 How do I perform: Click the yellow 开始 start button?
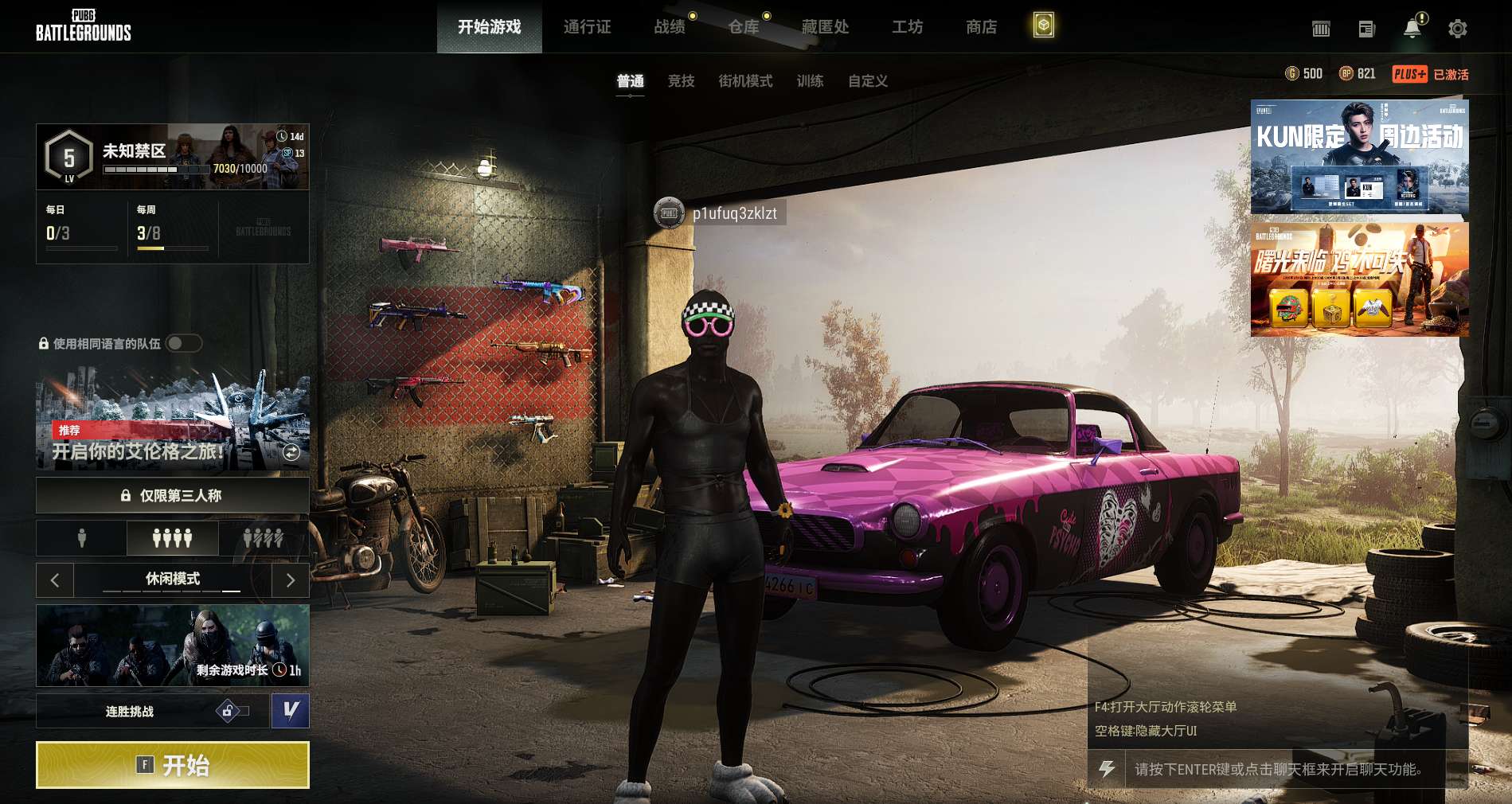click(172, 765)
